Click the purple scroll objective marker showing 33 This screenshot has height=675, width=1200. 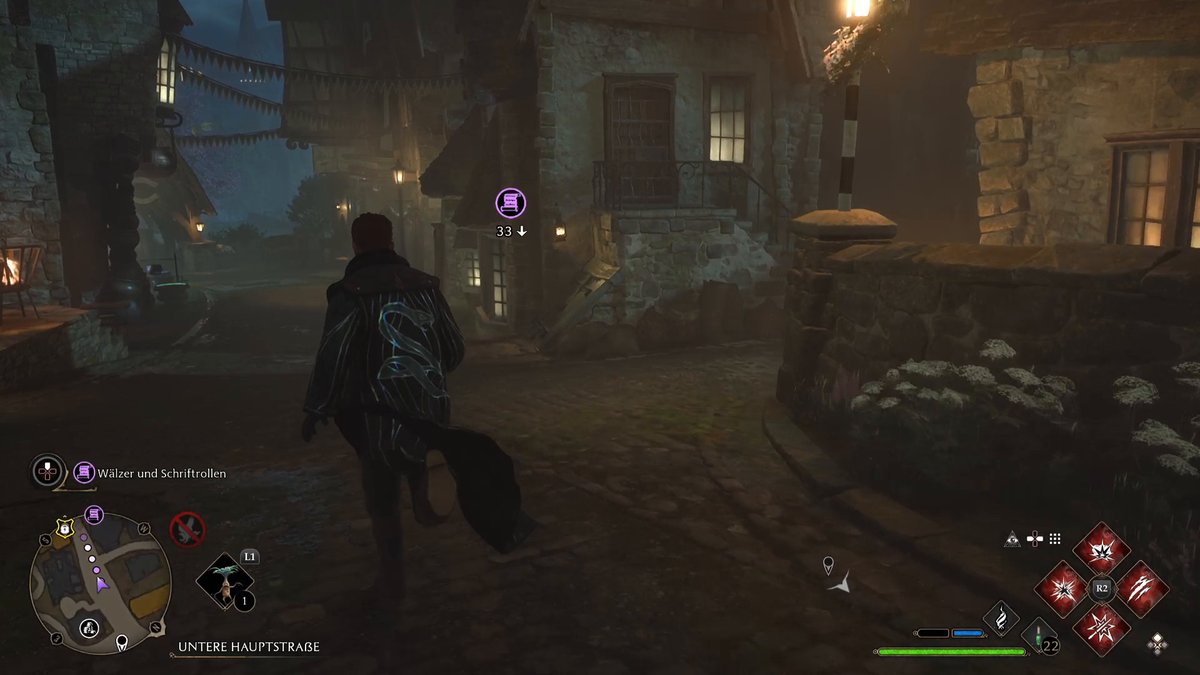tap(511, 204)
